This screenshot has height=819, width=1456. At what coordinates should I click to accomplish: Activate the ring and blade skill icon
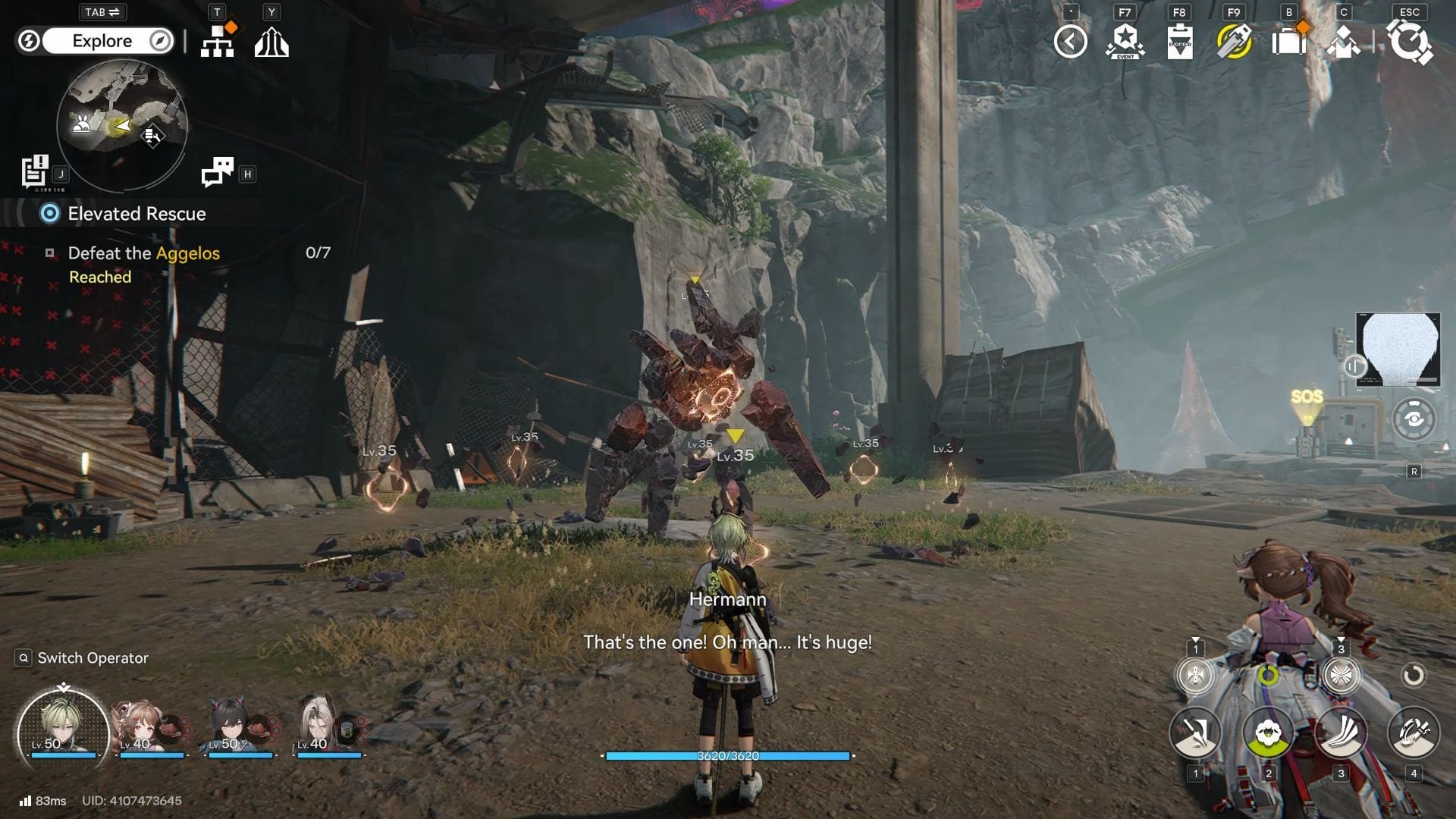click(1413, 733)
